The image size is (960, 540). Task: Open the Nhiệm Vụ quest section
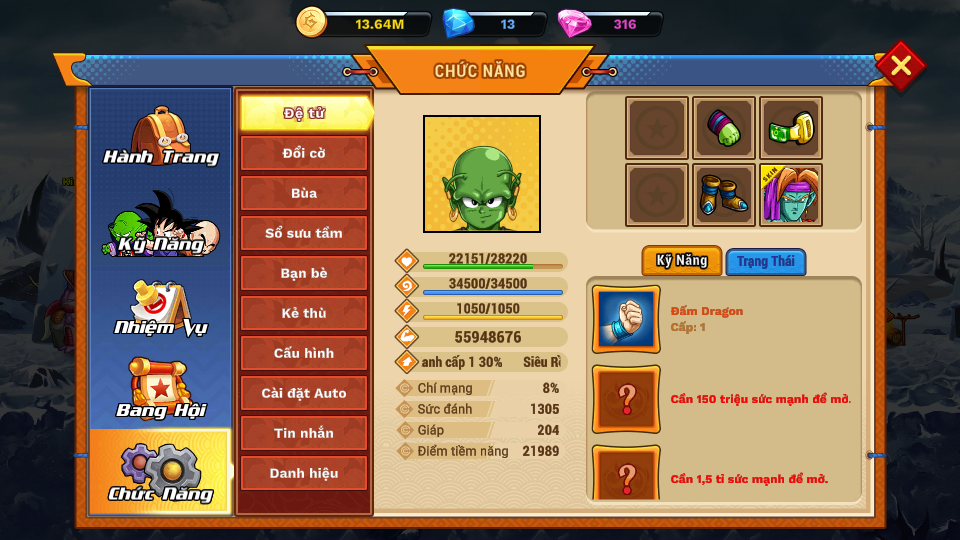[160, 308]
